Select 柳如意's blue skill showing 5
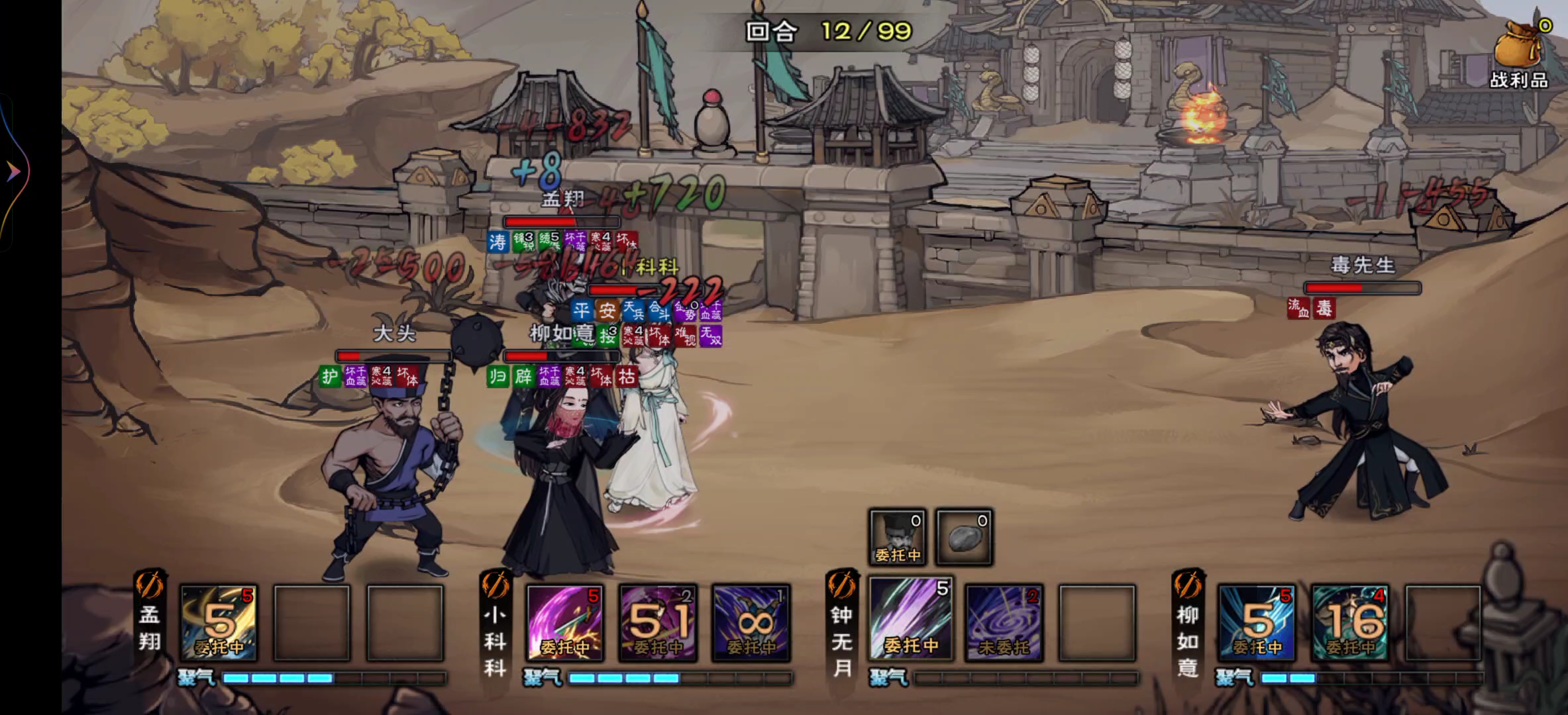 [1257, 622]
